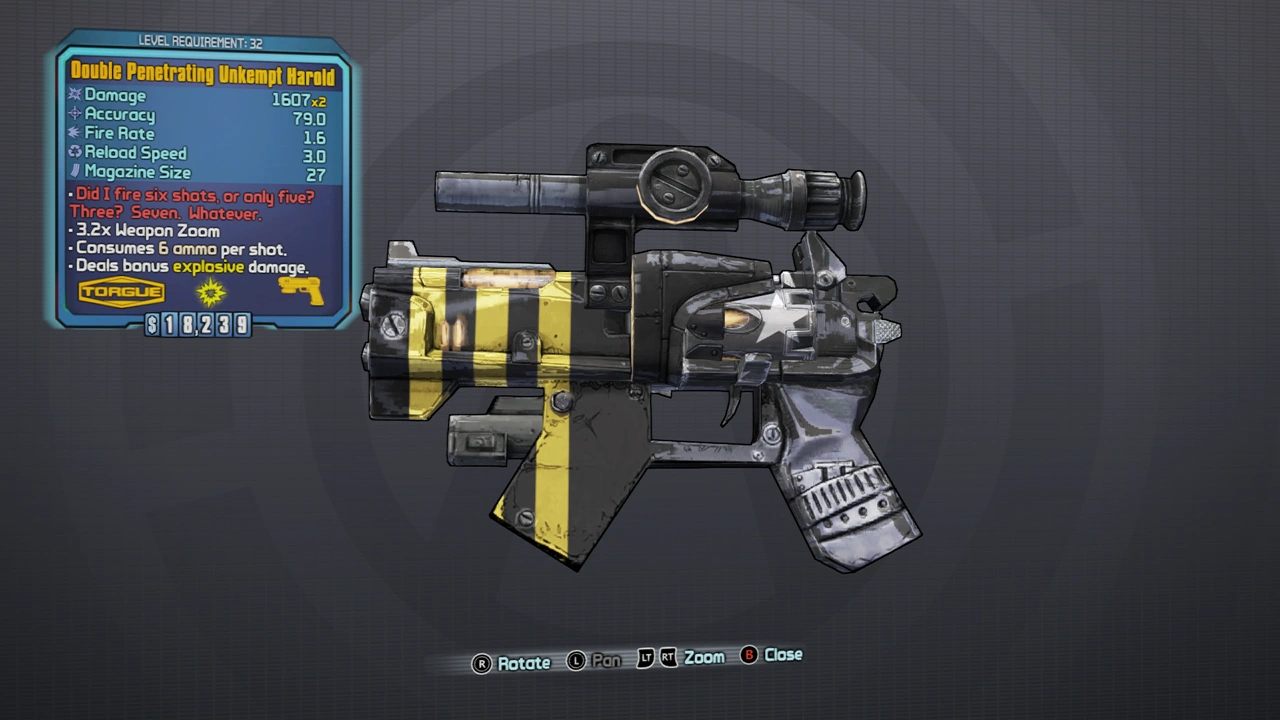Click the LT trigger Zoom prompt icon

tap(645, 657)
